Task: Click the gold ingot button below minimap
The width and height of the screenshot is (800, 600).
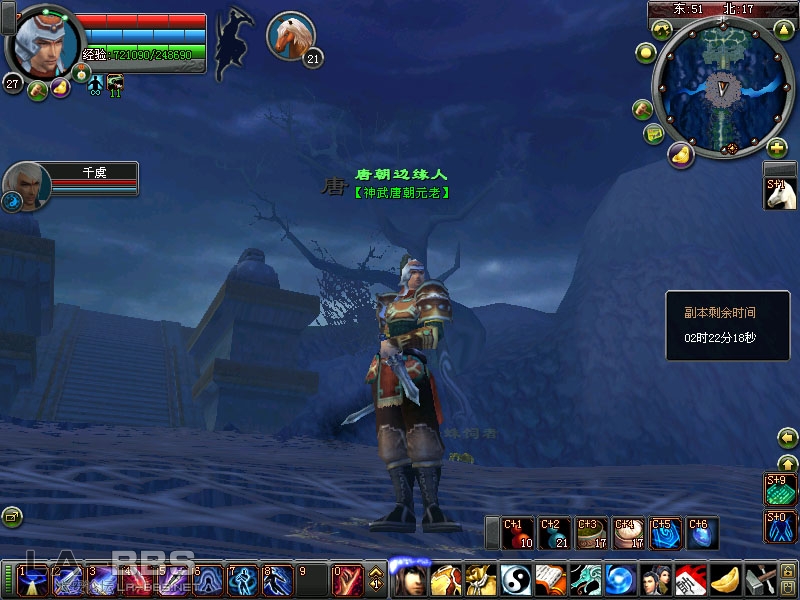Action: click(x=681, y=155)
